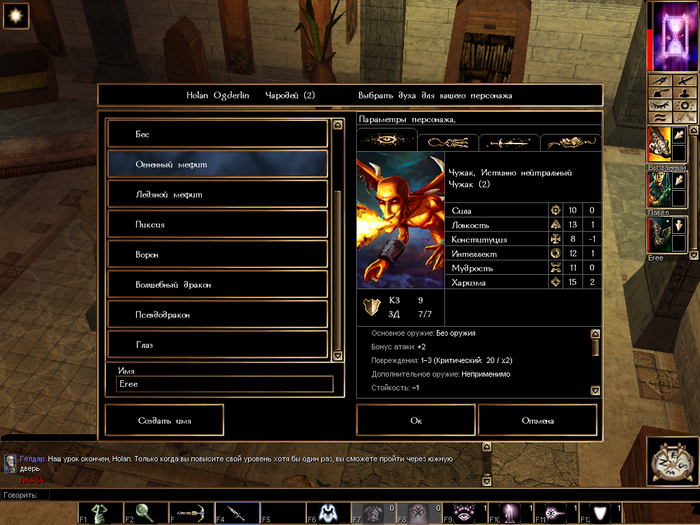This screenshot has width=700, height=525.
Task: Click the familiar name field containing Eree
Action: [224, 384]
